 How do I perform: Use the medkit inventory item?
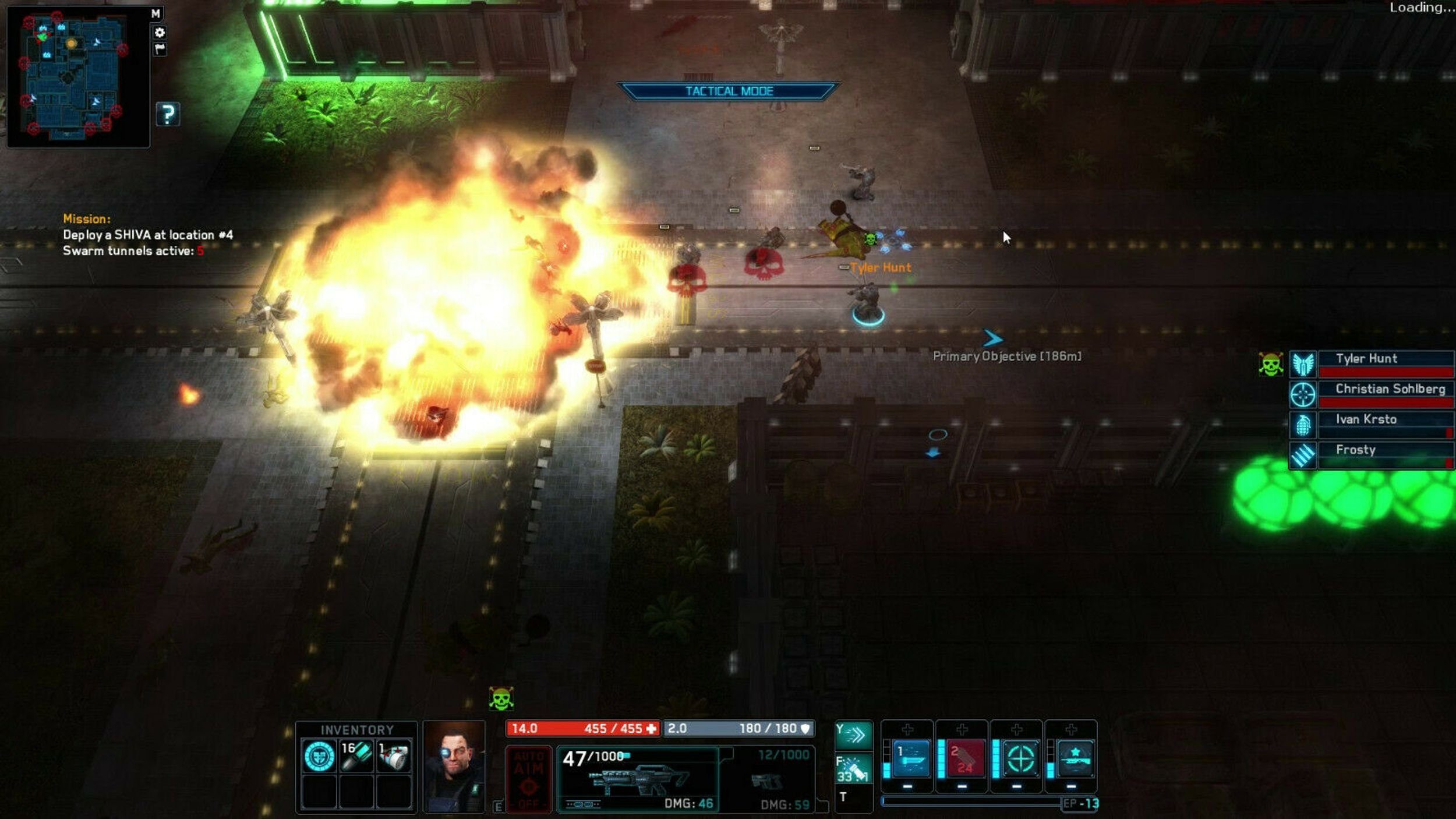pyautogui.click(x=394, y=756)
